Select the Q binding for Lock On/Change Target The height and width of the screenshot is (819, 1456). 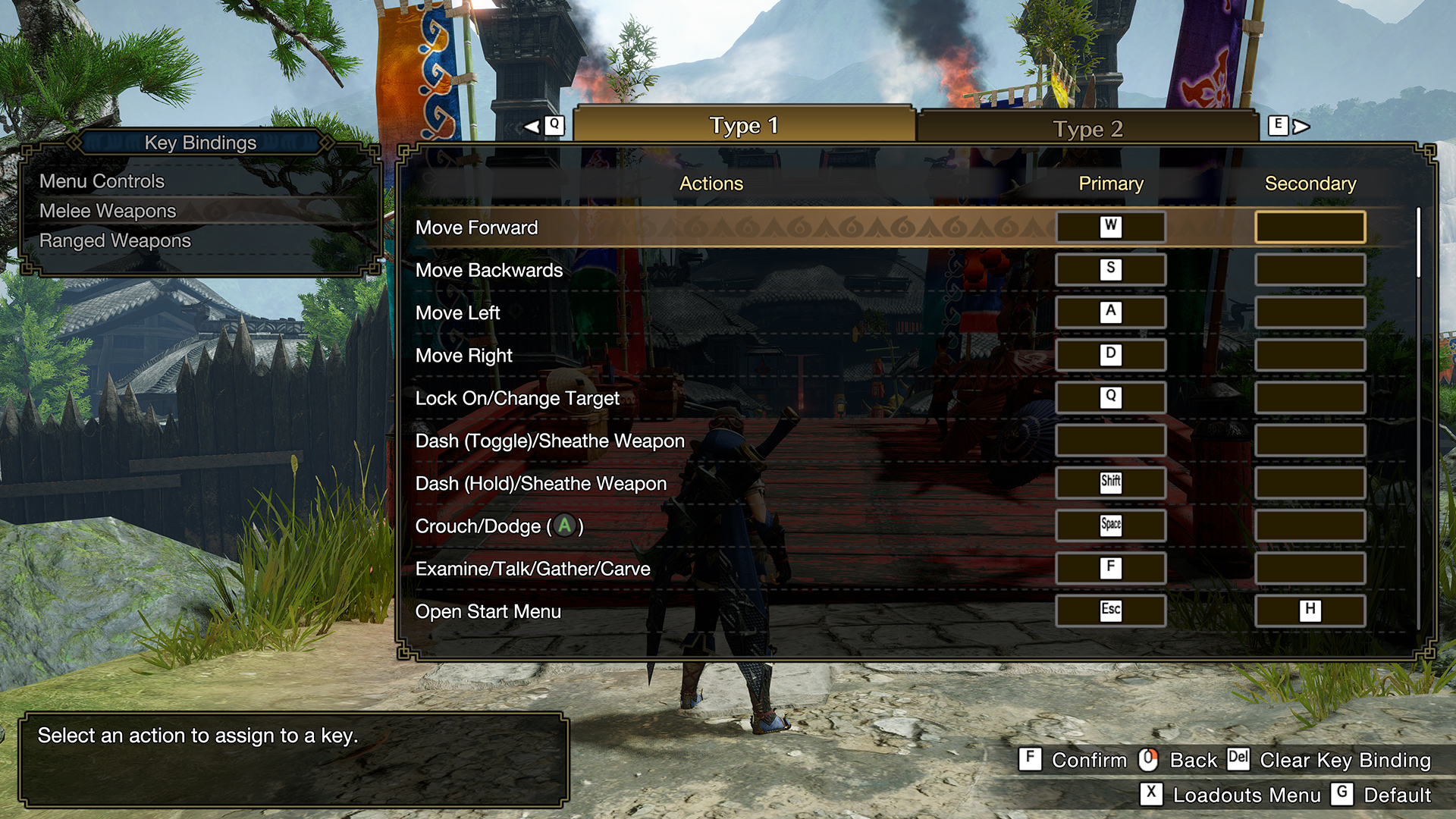click(1110, 397)
